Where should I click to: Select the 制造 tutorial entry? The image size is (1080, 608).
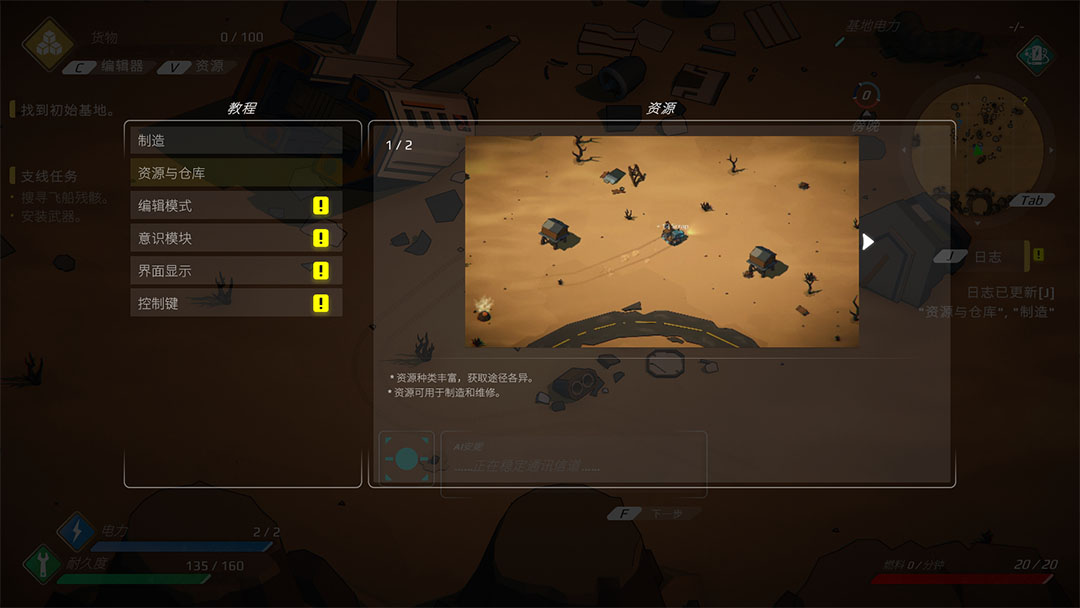pos(236,141)
